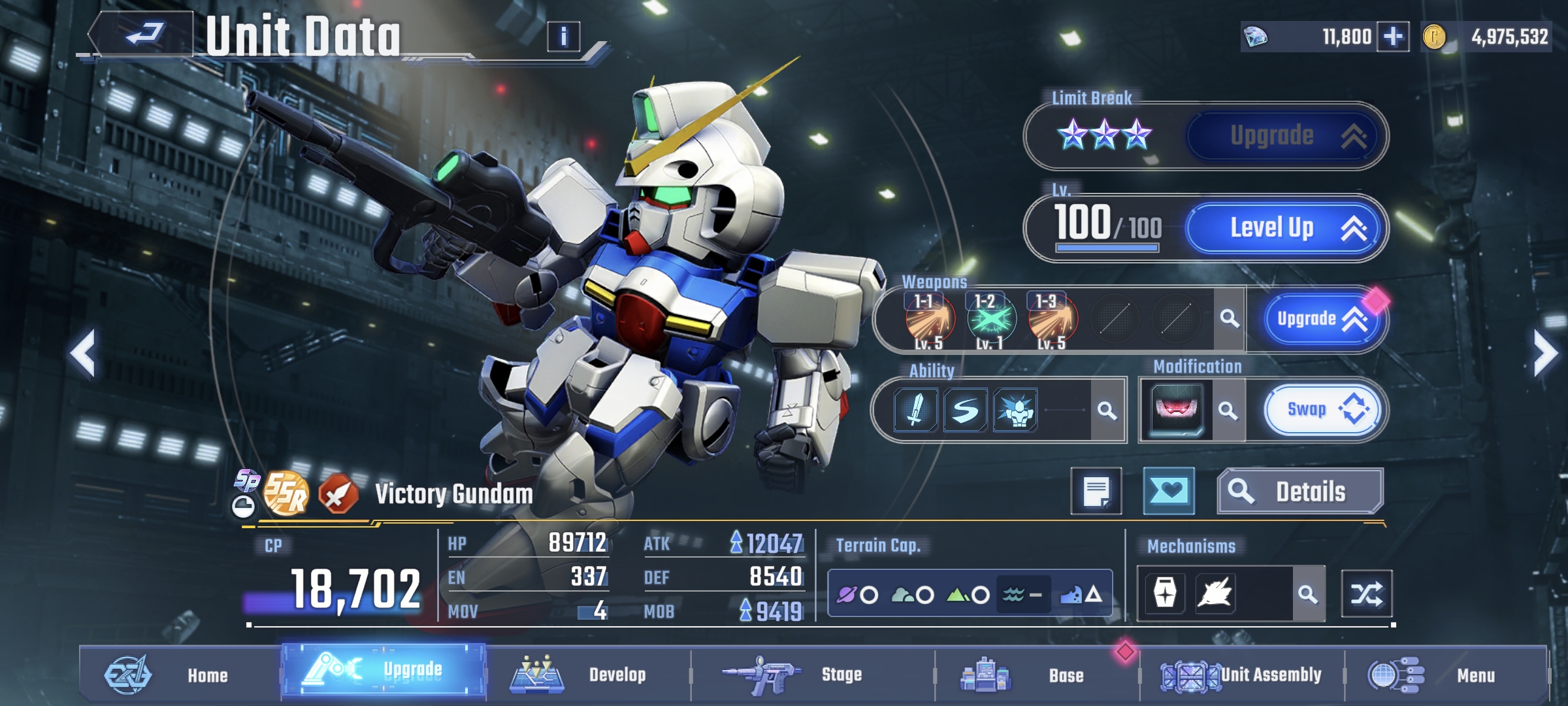
Task: View ability details with the magnifier
Action: tap(1107, 411)
